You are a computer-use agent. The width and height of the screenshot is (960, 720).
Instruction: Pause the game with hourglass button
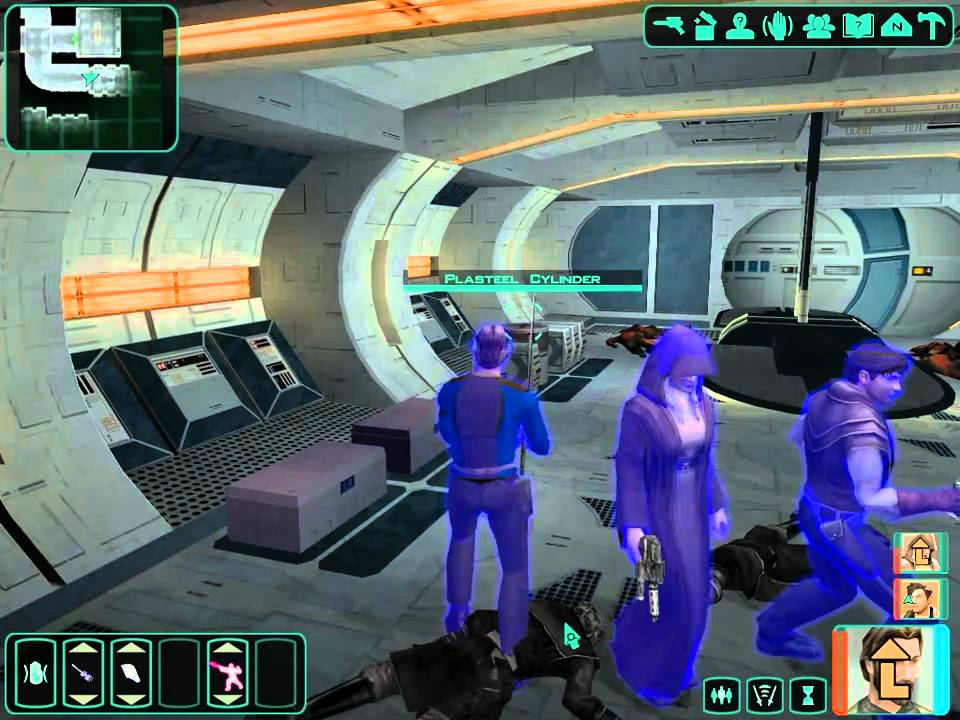pos(810,692)
